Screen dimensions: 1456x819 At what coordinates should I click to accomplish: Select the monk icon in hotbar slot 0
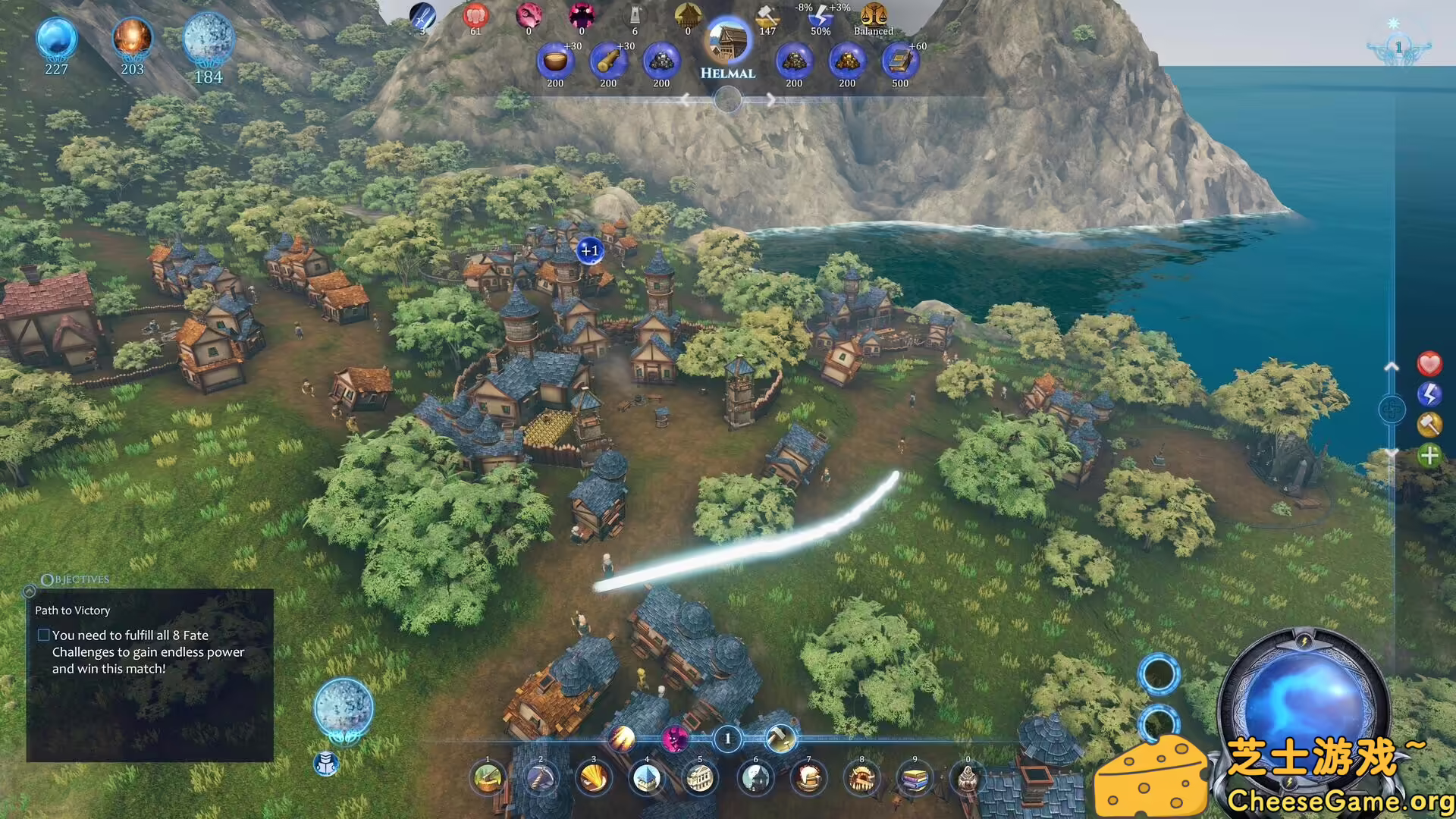967,779
